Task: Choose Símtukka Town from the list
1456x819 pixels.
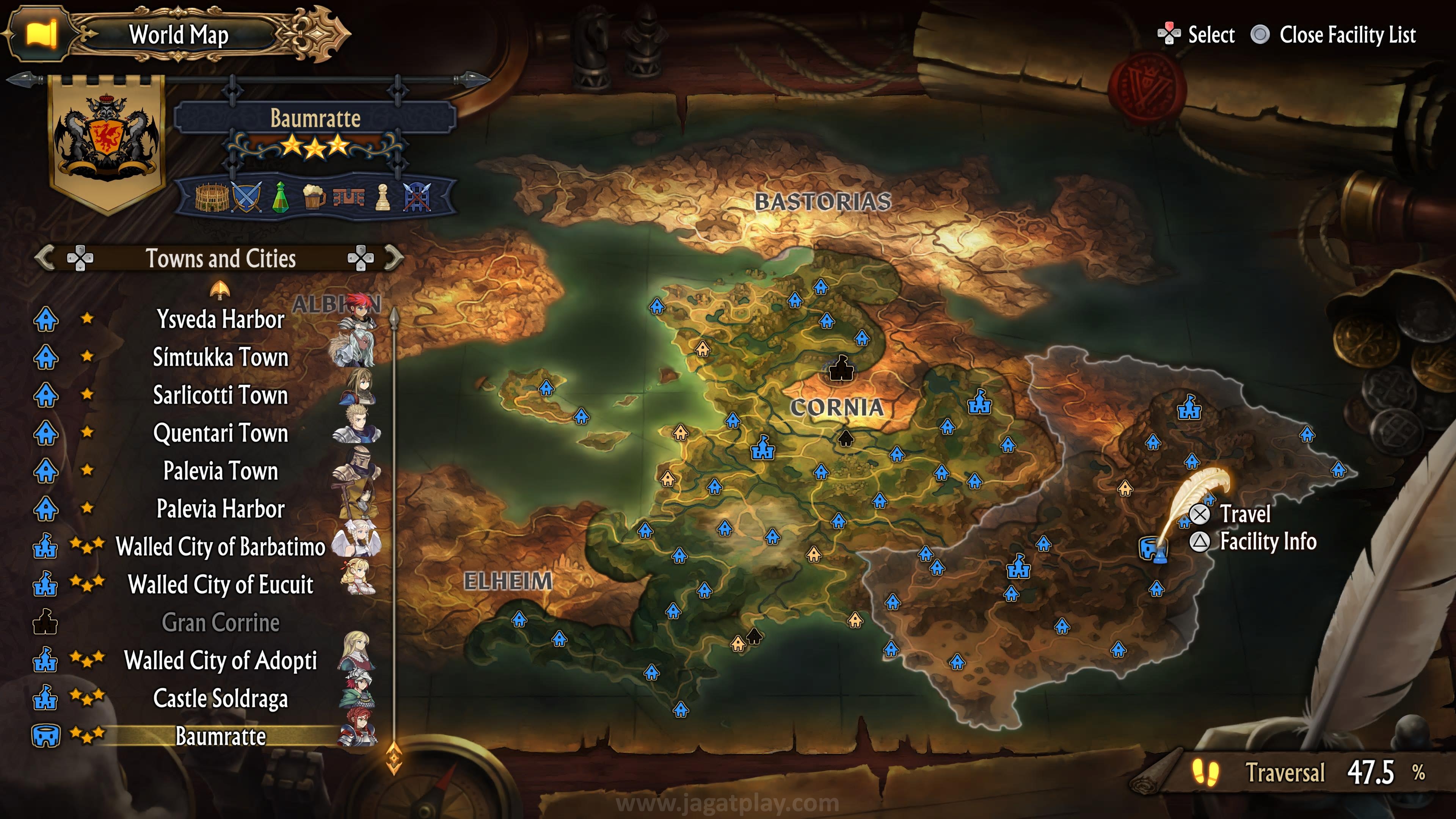Action: point(220,357)
